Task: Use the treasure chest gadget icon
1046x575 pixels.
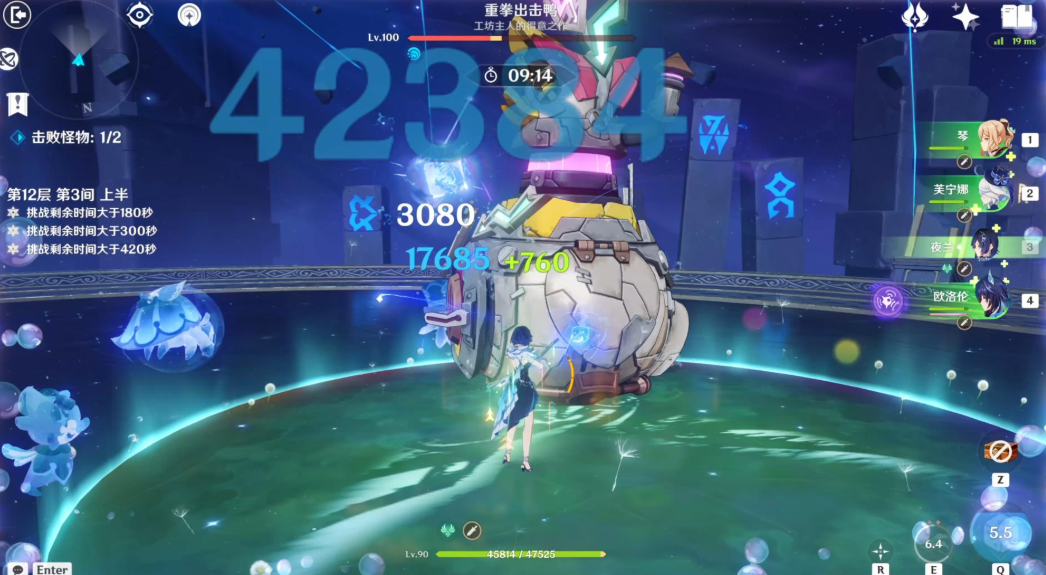Action: pos(999,451)
